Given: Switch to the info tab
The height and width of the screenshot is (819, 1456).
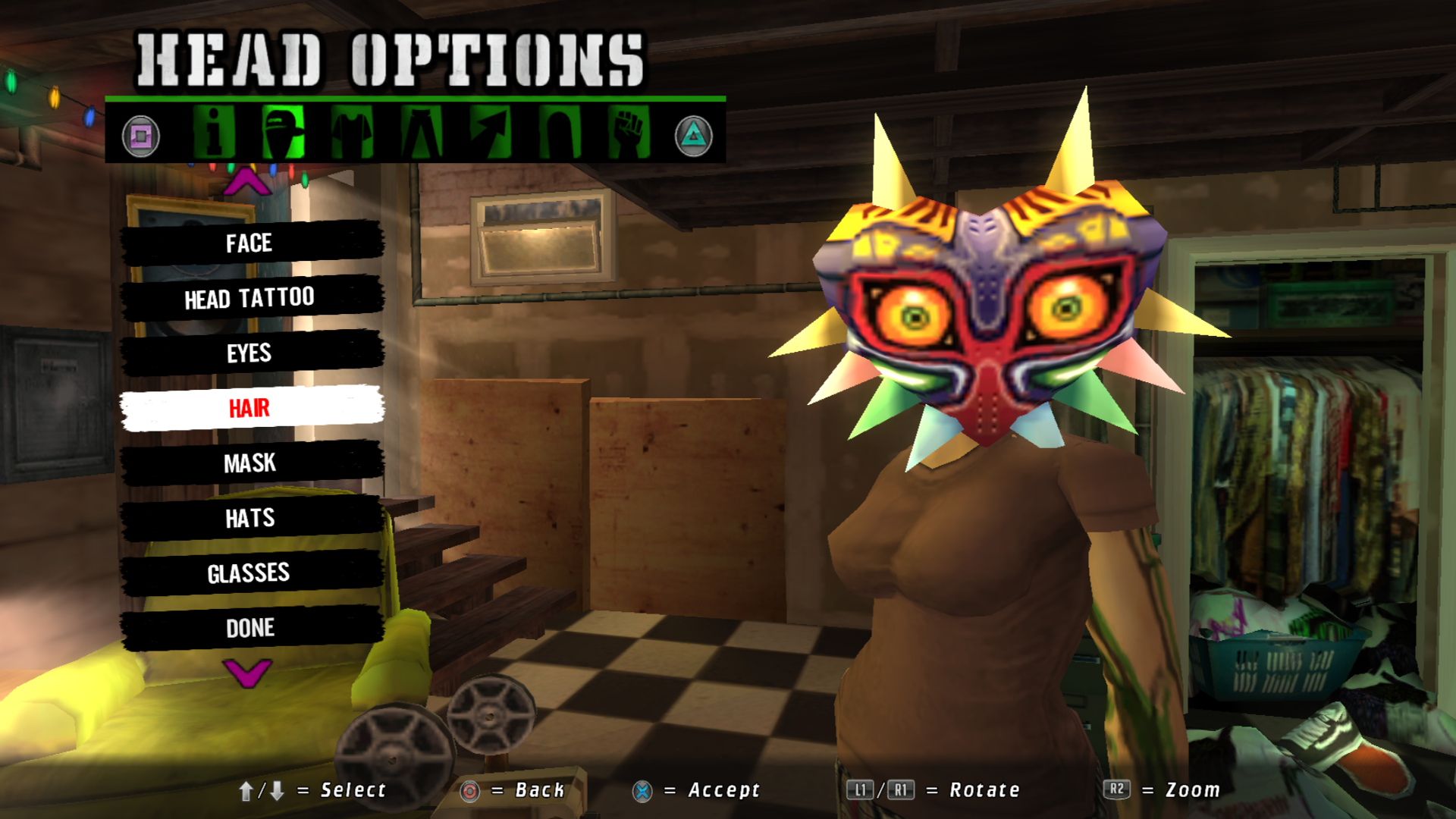Looking at the screenshot, I should pyautogui.click(x=214, y=133).
